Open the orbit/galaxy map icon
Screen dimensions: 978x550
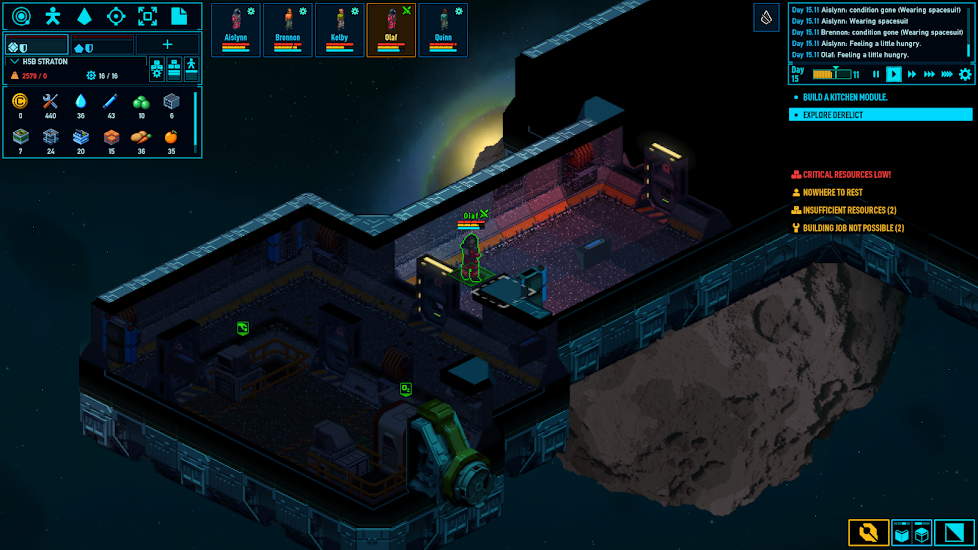coord(21,16)
